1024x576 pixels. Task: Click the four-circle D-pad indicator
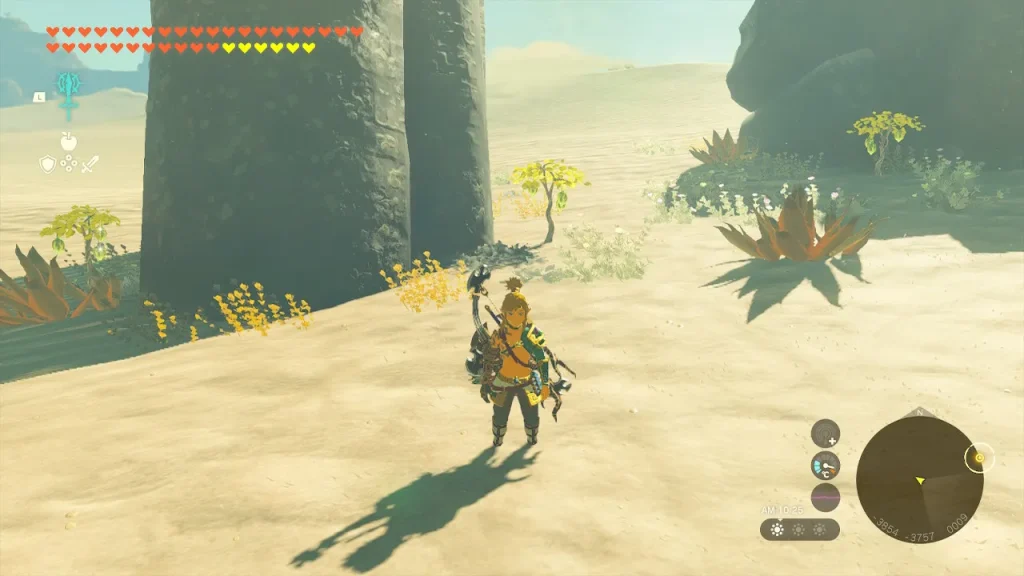click(68, 164)
